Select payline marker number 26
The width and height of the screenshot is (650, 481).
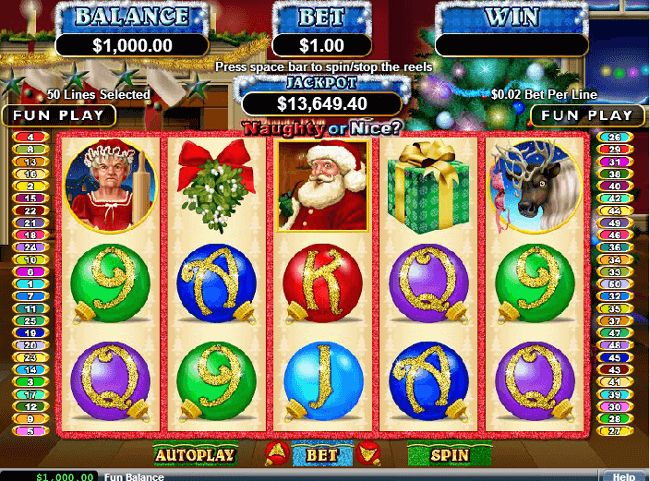click(x=612, y=137)
